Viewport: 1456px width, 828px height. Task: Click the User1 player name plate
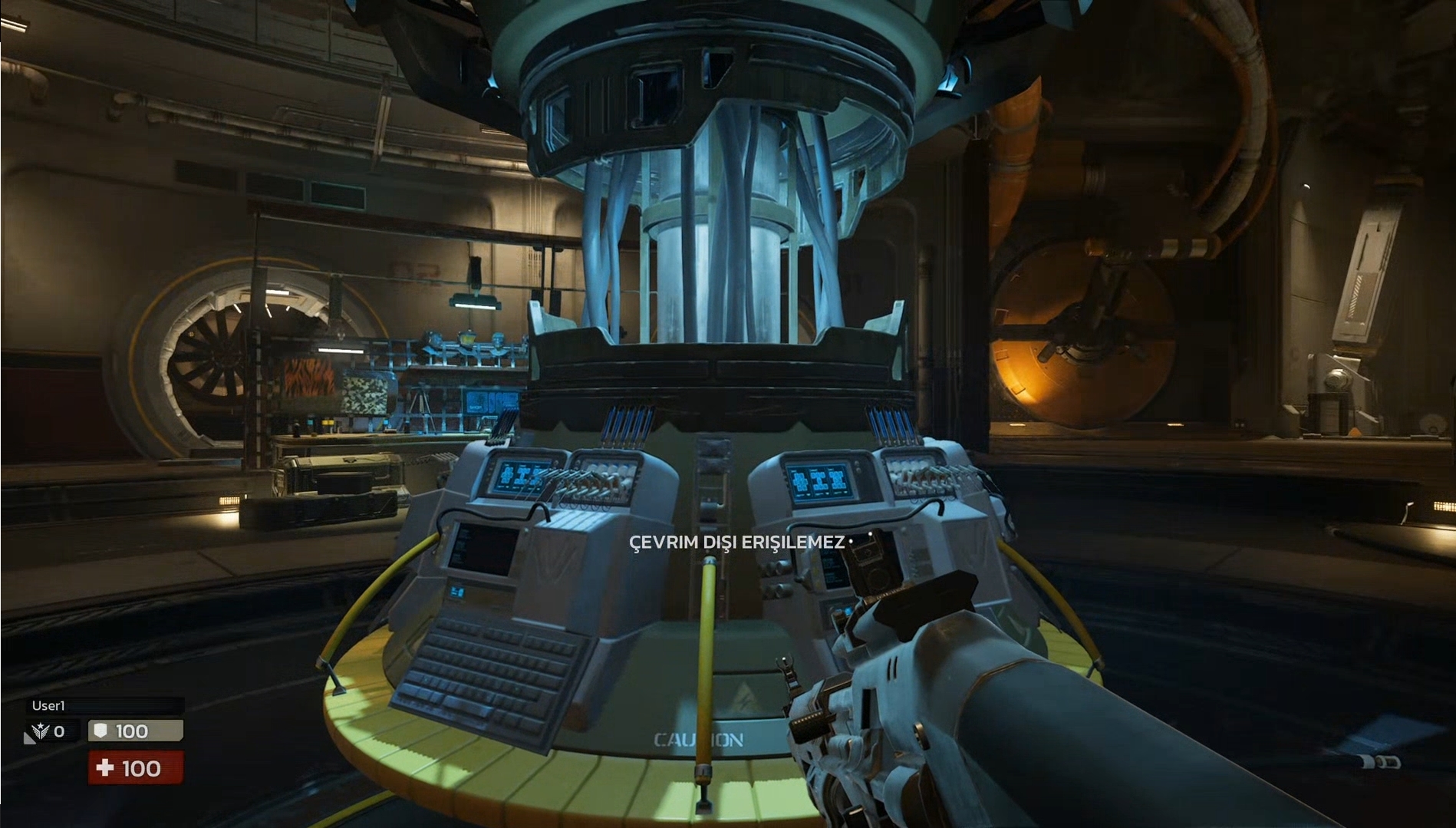[105, 705]
